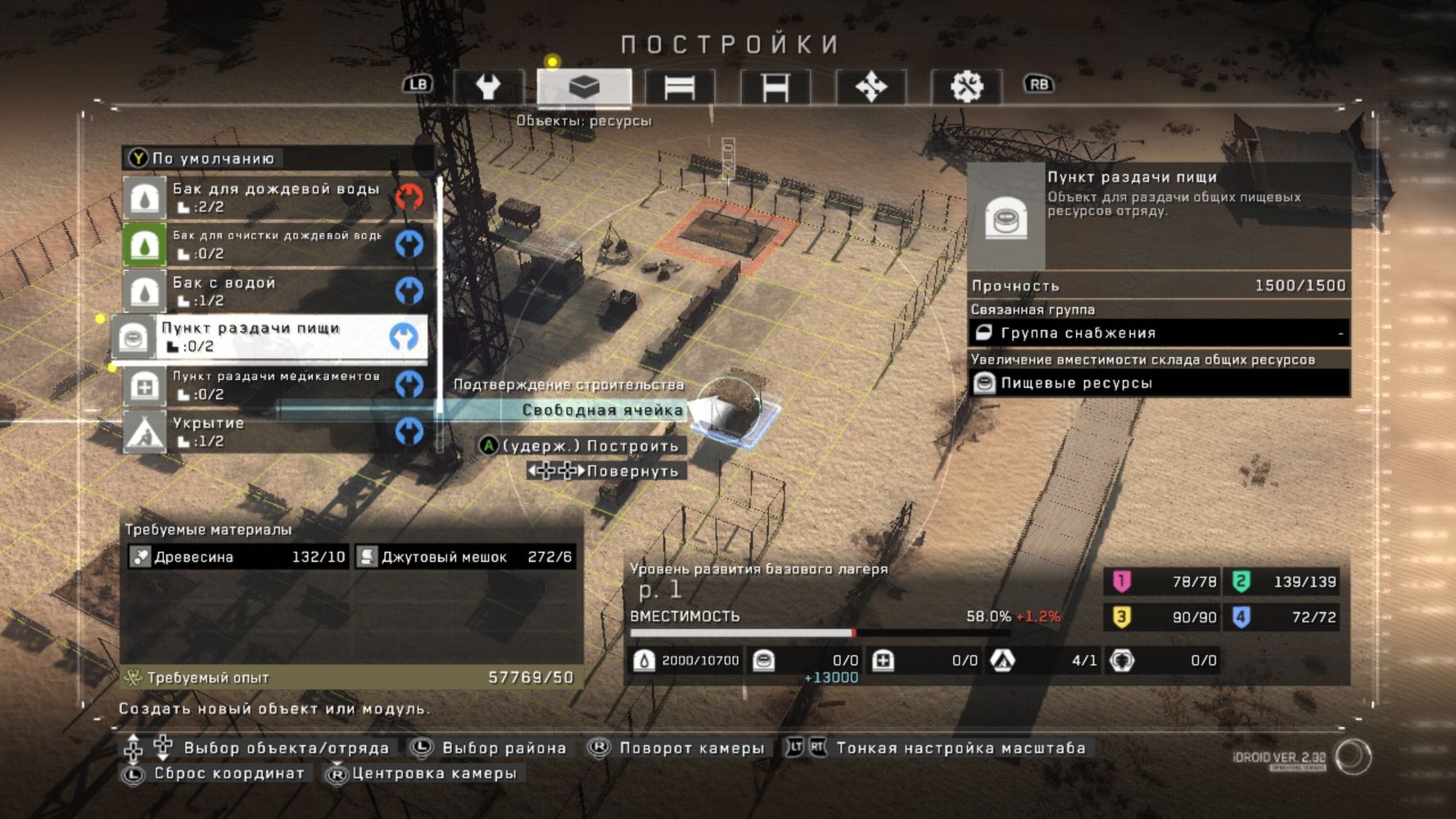Switch to the bed icon tab

[x=679, y=86]
